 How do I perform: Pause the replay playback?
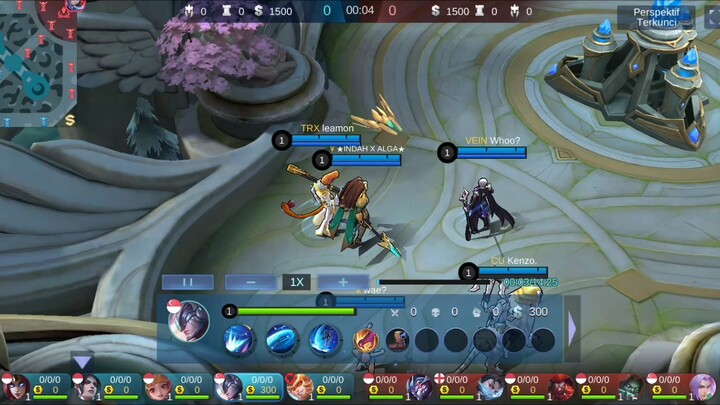tap(188, 282)
